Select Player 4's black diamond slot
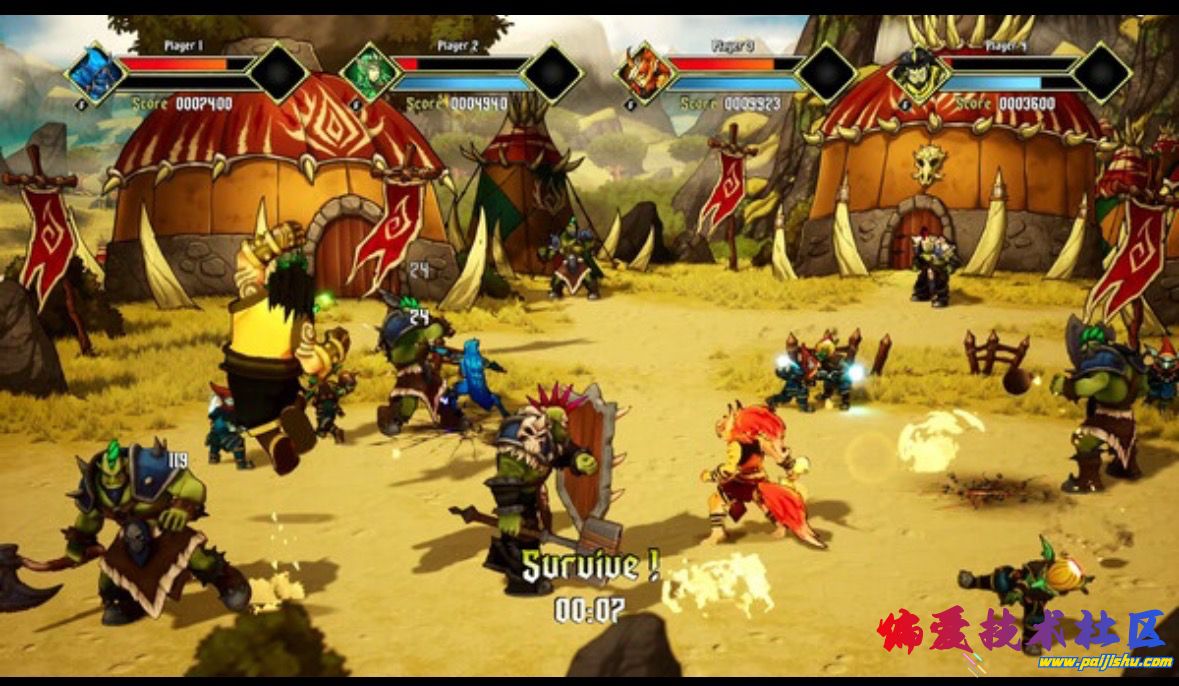This screenshot has height=686, width=1179. point(1102,72)
